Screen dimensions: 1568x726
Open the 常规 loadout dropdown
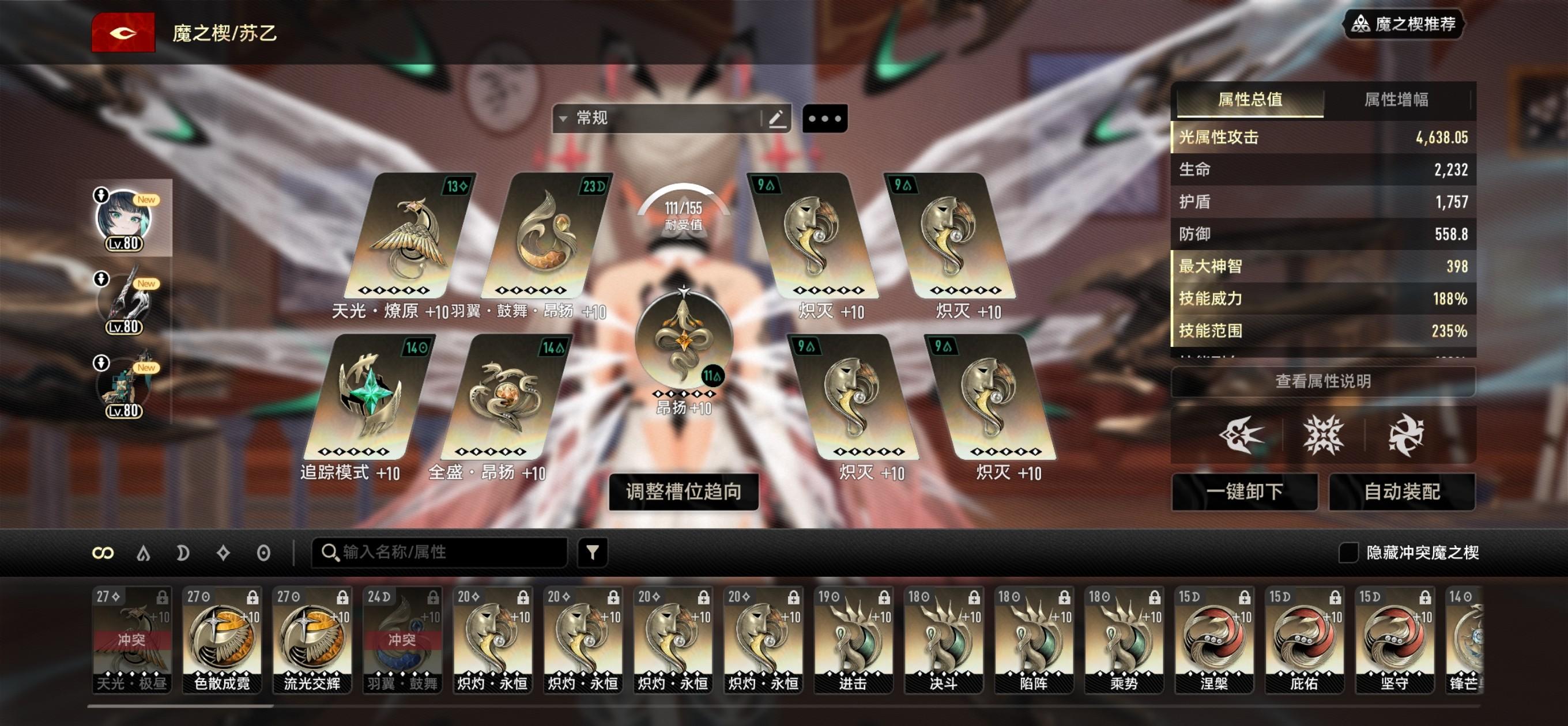(657, 118)
